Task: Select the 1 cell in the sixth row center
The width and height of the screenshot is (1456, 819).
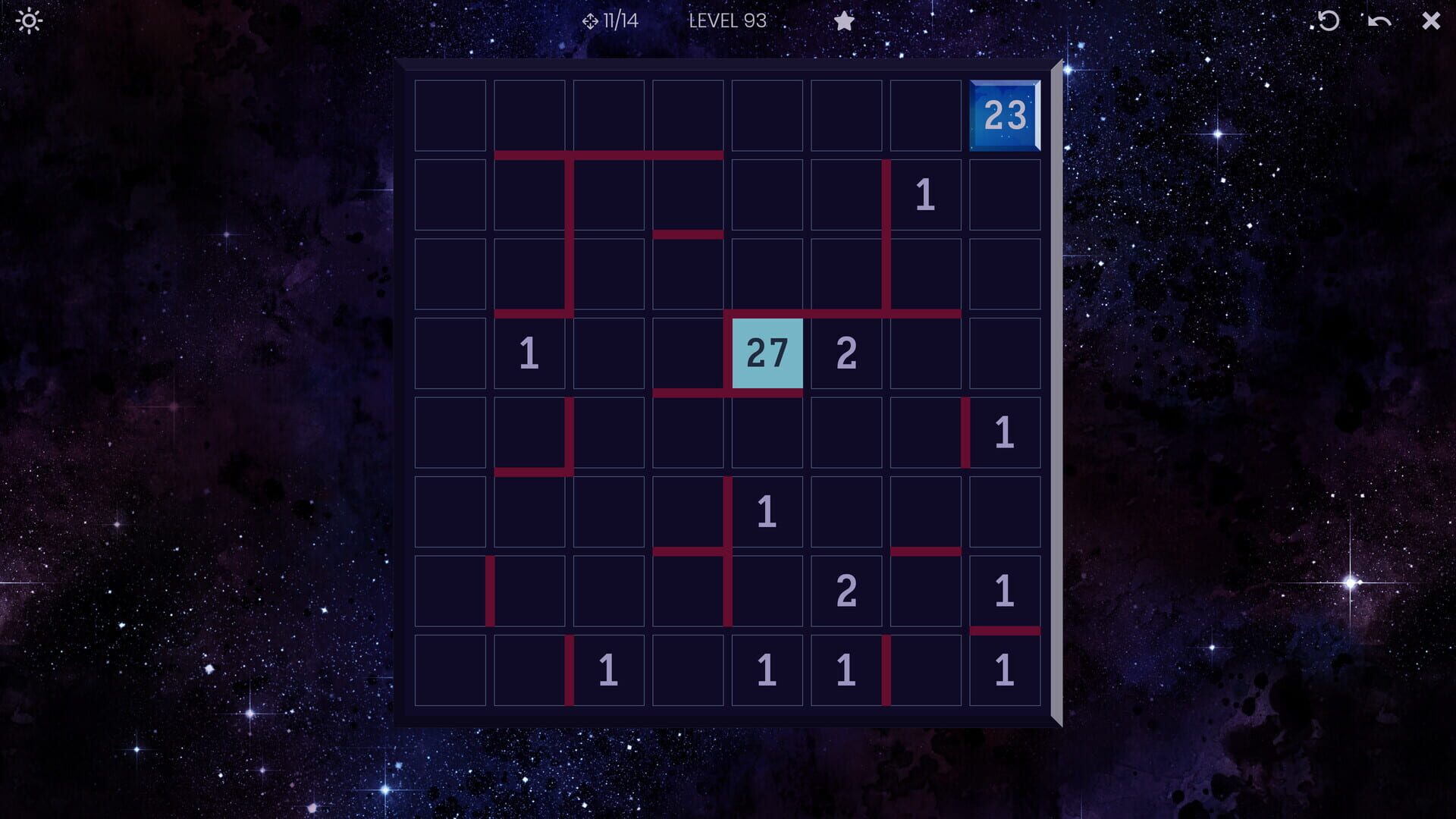Action: click(x=766, y=509)
